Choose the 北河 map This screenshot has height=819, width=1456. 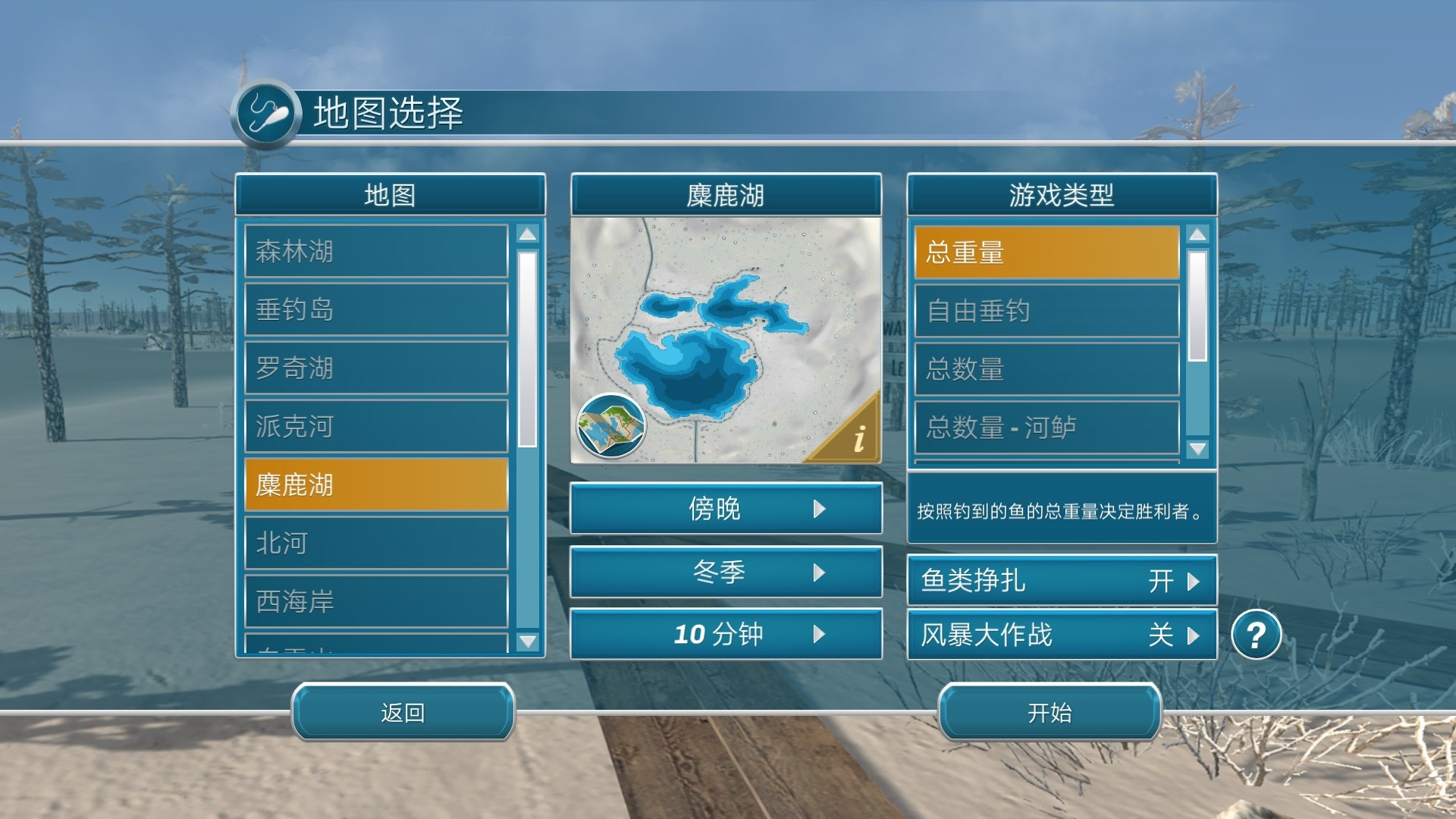(x=376, y=543)
